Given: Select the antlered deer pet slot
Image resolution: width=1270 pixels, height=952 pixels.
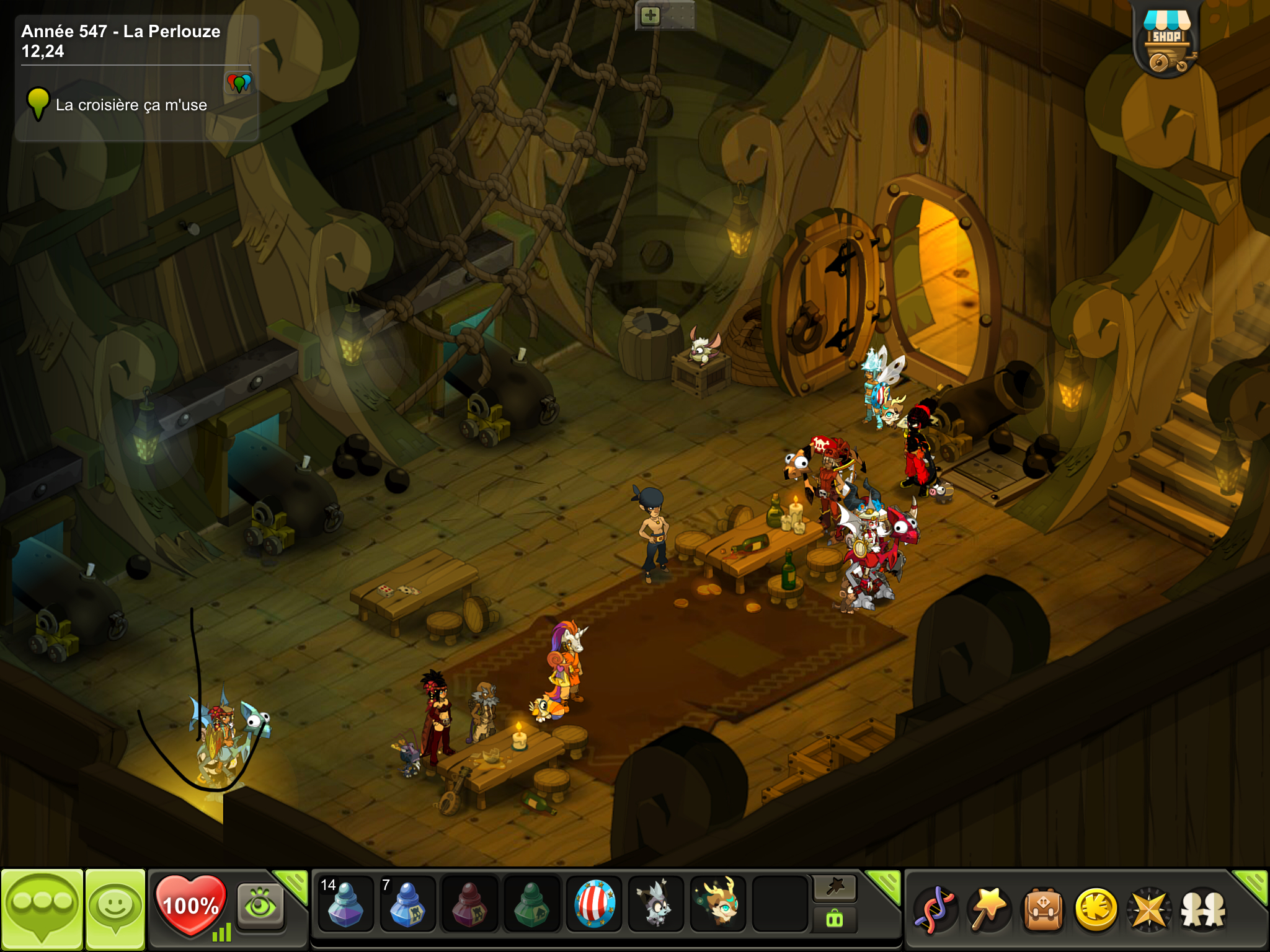Looking at the screenshot, I should 717,905.
